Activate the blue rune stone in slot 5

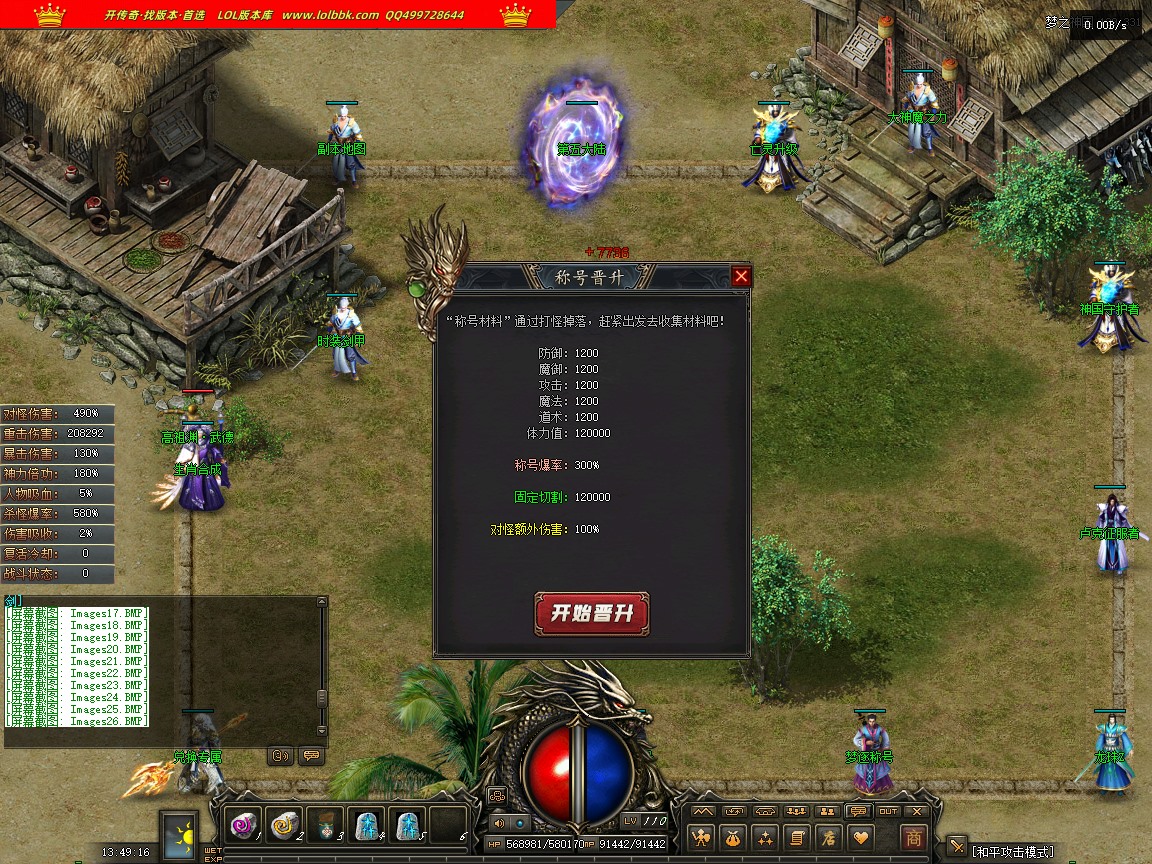[x=408, y=825]
